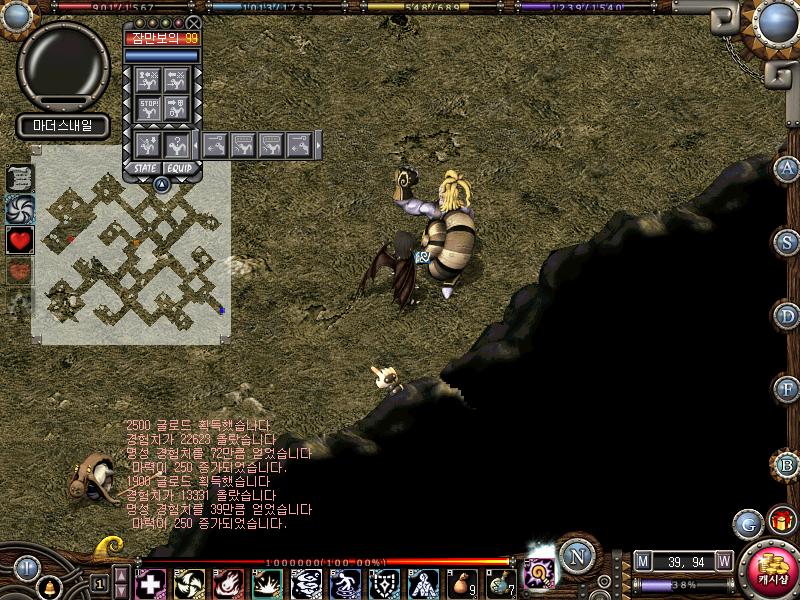Click the bright red heart icon

pyautogui.click(x=20, y=240)
